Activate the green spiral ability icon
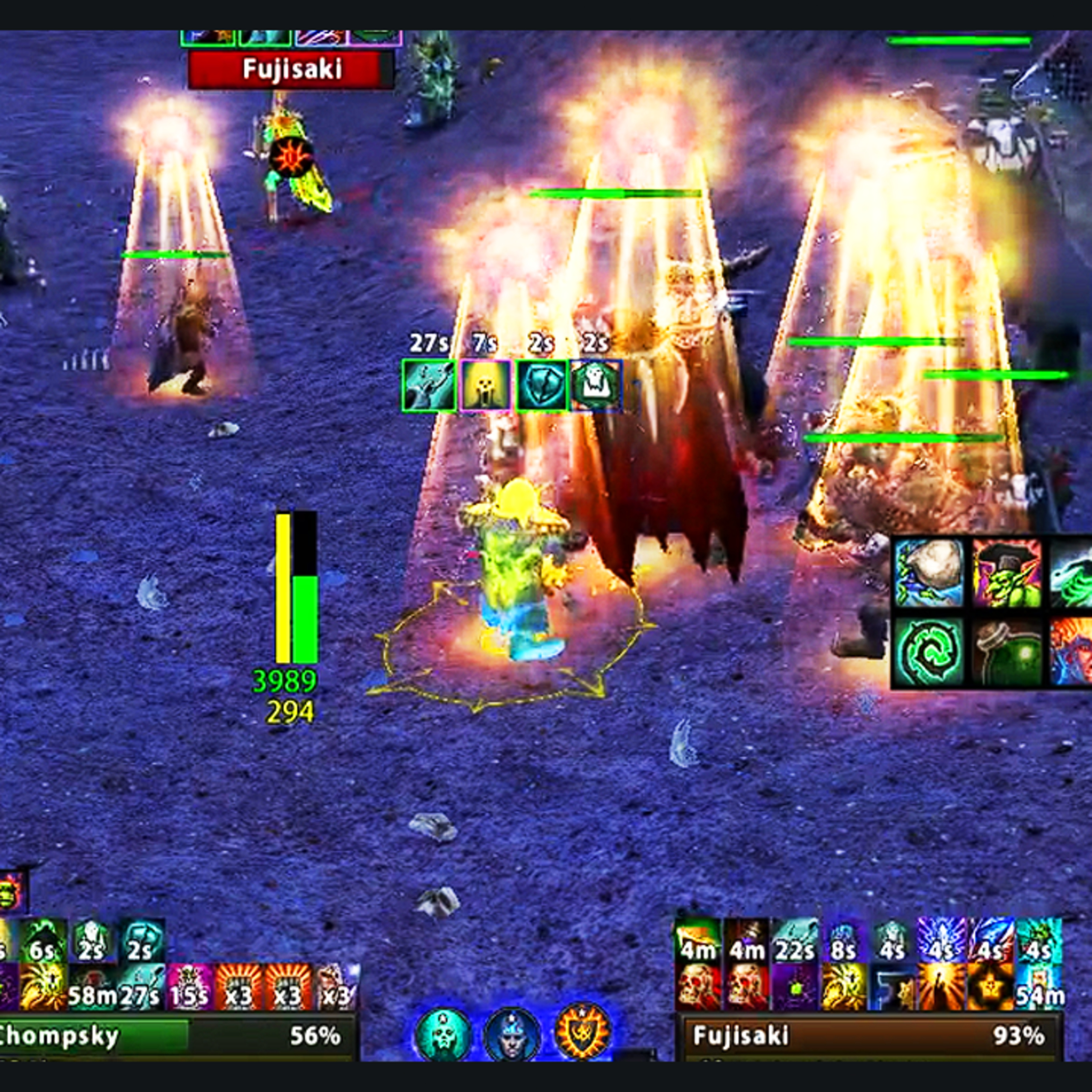 pyautogui.click(x=929, y=652)
